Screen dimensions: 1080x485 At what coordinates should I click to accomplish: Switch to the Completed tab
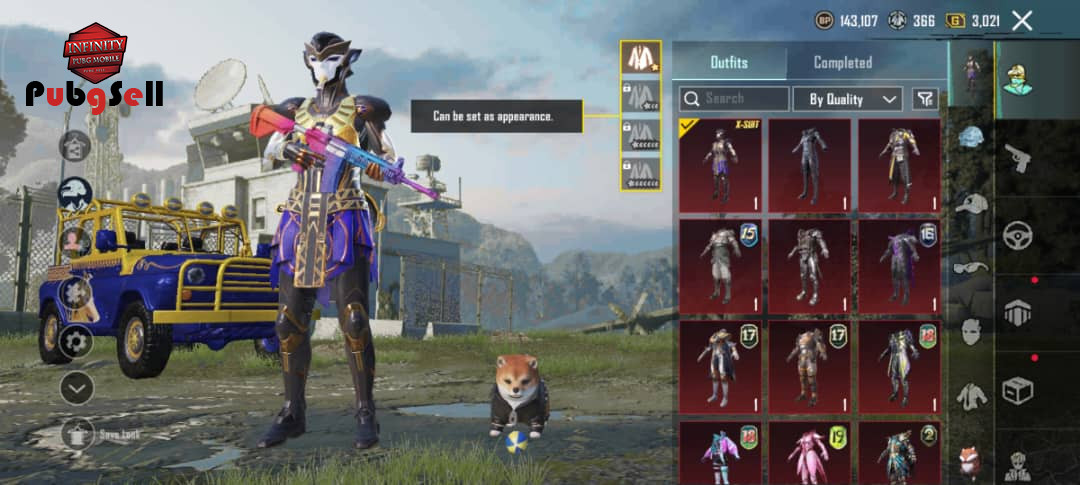(842, 62)
